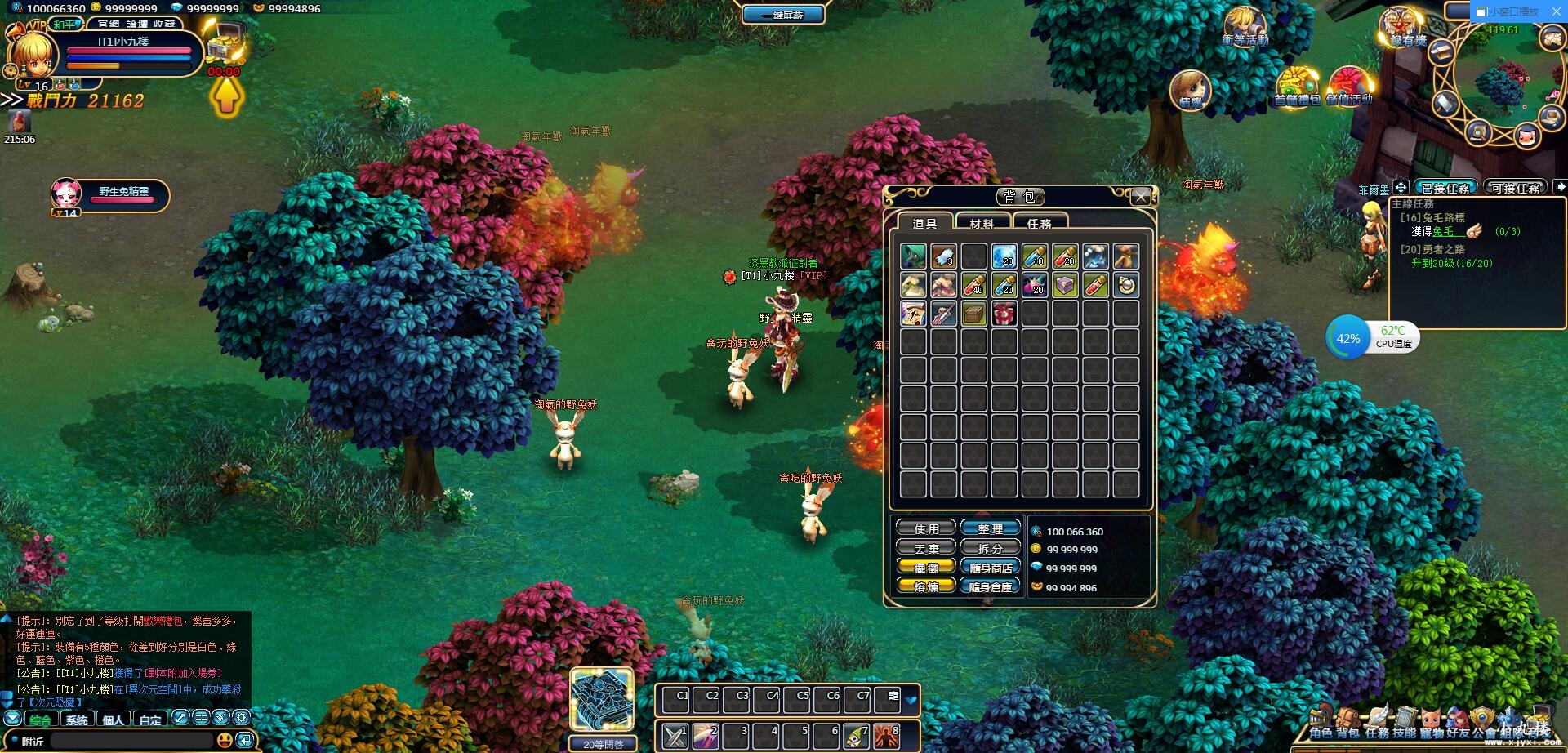The width and height of the screenshot is (1568, 753).
Task: Select the 任務 tab in backpack window
Action: [1038, 221]
